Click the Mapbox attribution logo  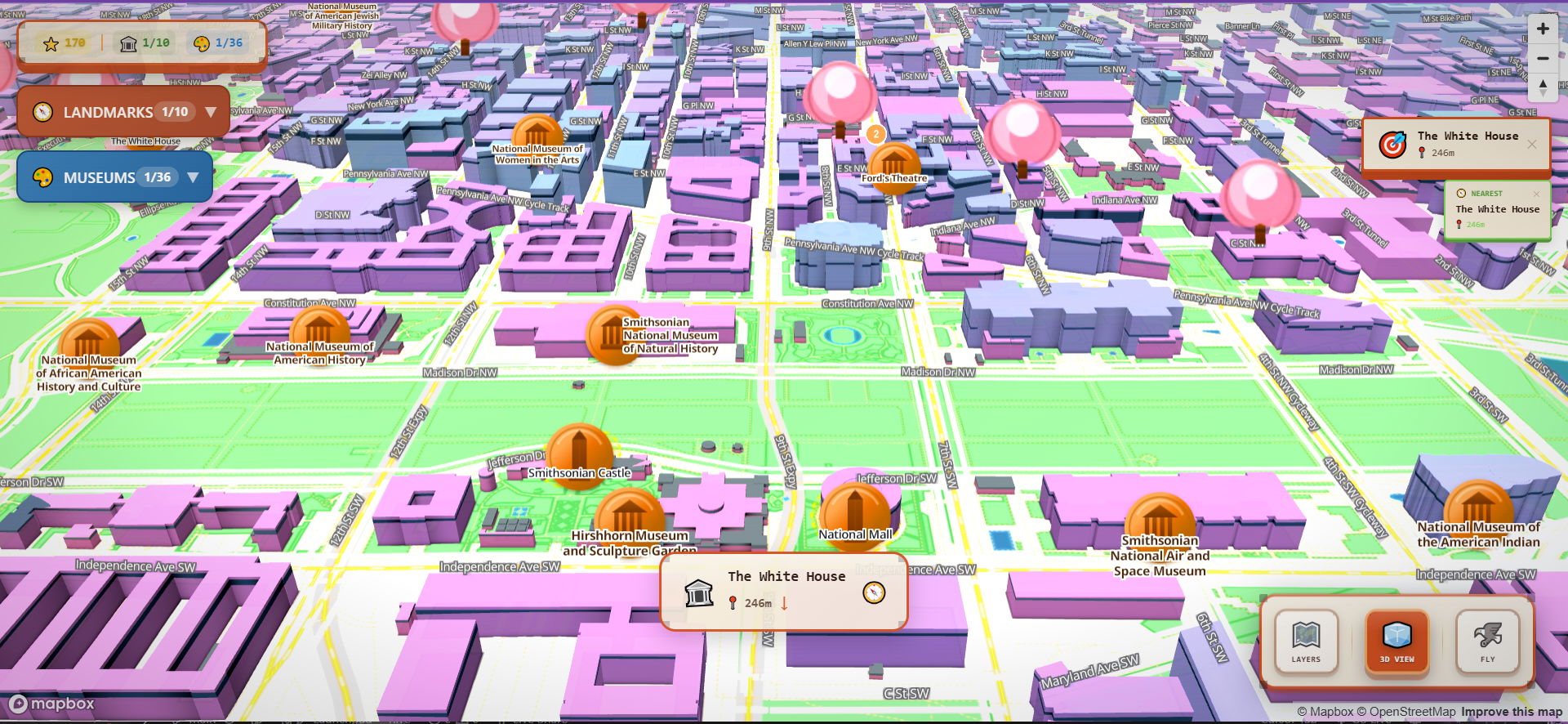point(51,704)
